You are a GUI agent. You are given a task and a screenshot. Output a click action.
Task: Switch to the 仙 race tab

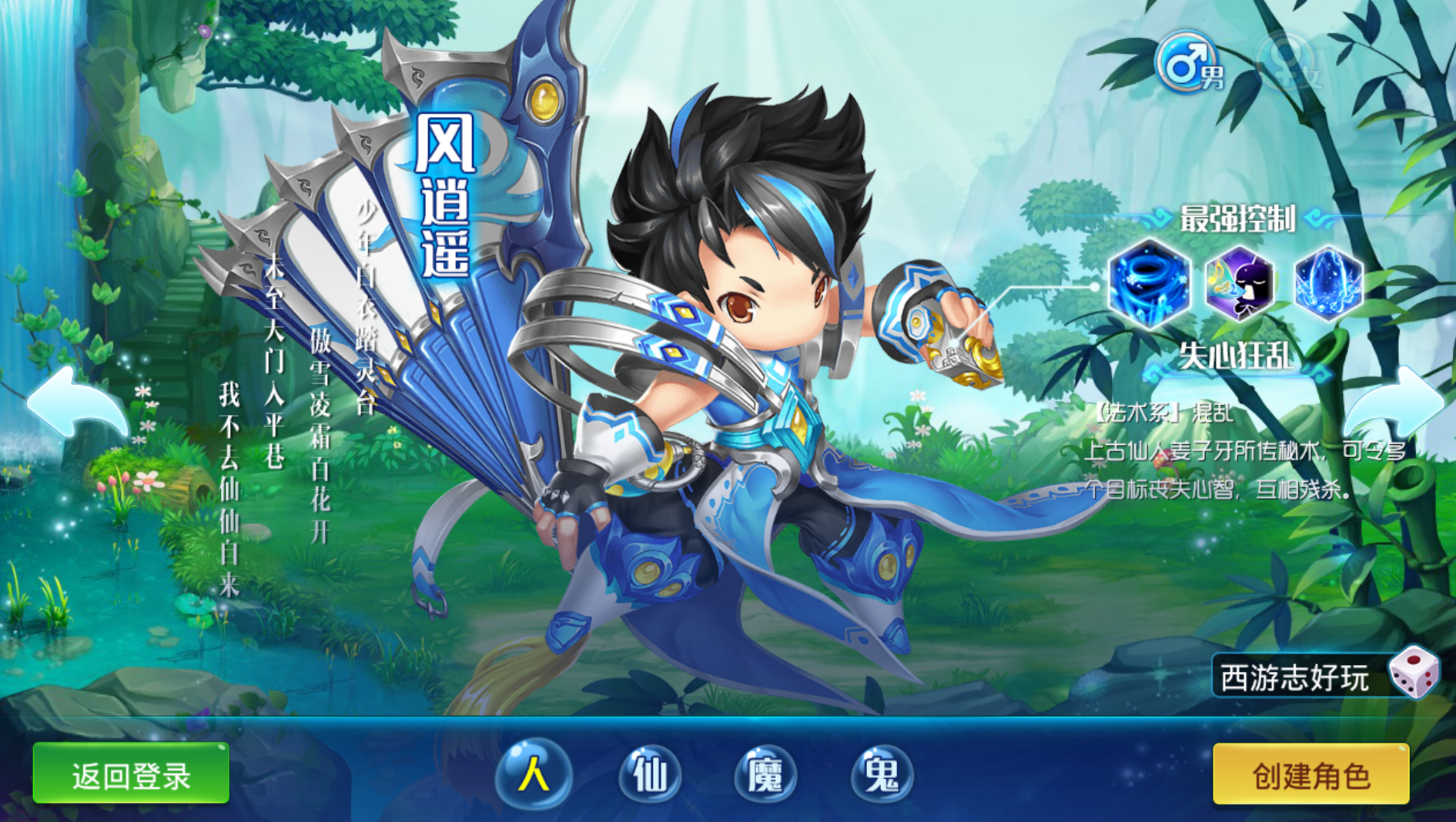(651, 773)
